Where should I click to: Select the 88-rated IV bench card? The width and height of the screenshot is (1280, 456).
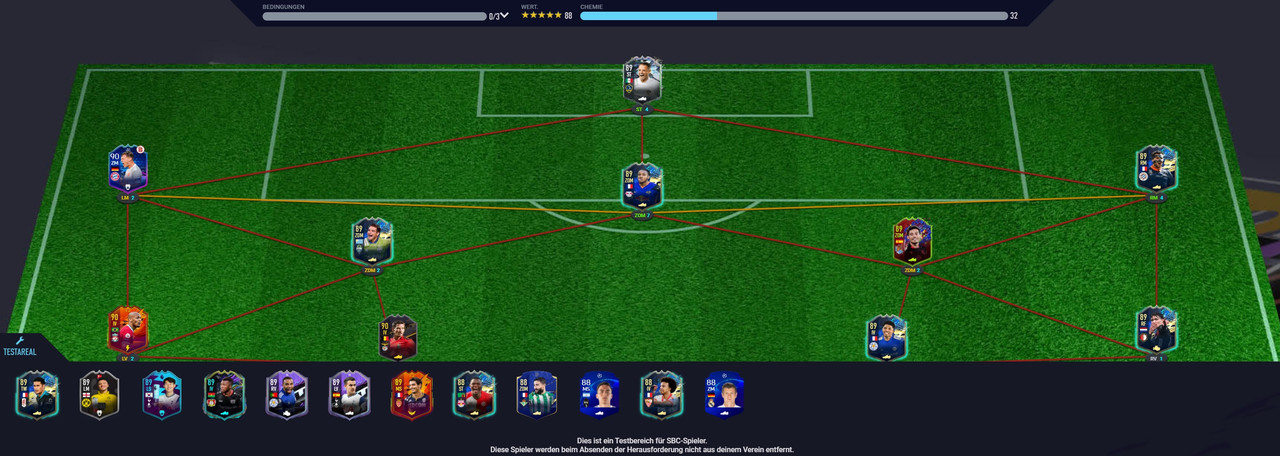(x=661, y=395)
